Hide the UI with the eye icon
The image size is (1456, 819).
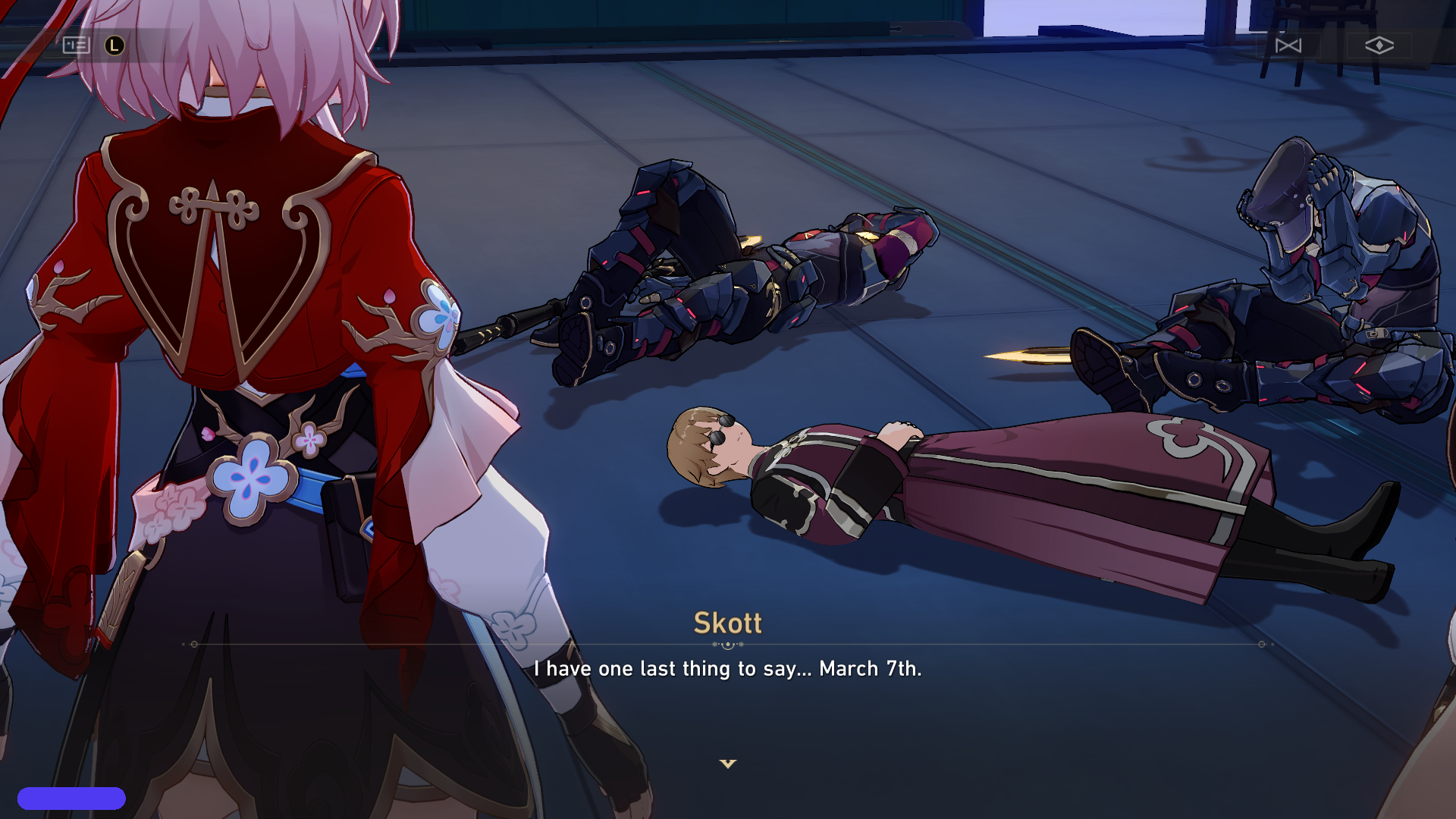click(1380, 45)
